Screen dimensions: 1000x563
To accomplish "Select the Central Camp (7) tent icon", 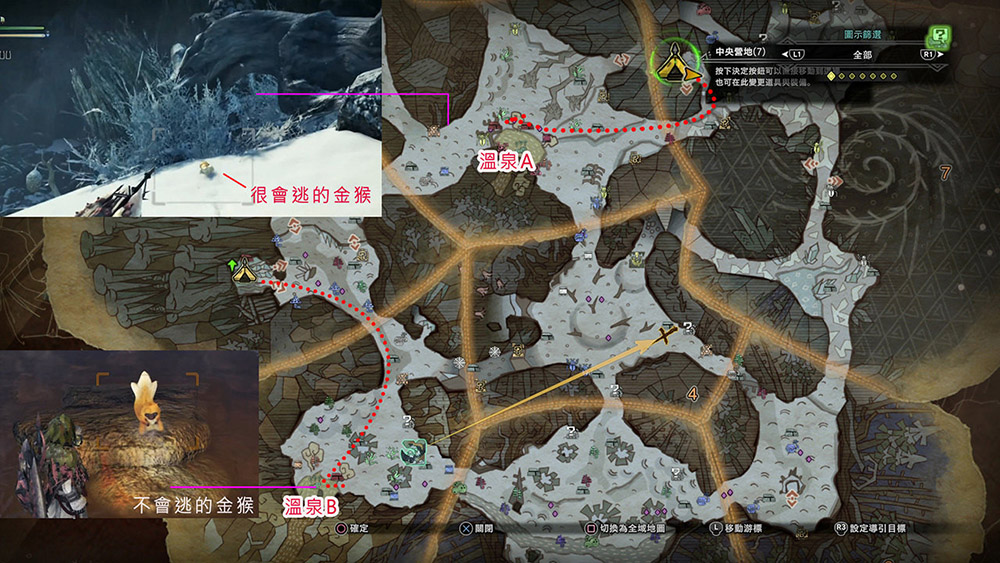I will [x=677, y=62].
